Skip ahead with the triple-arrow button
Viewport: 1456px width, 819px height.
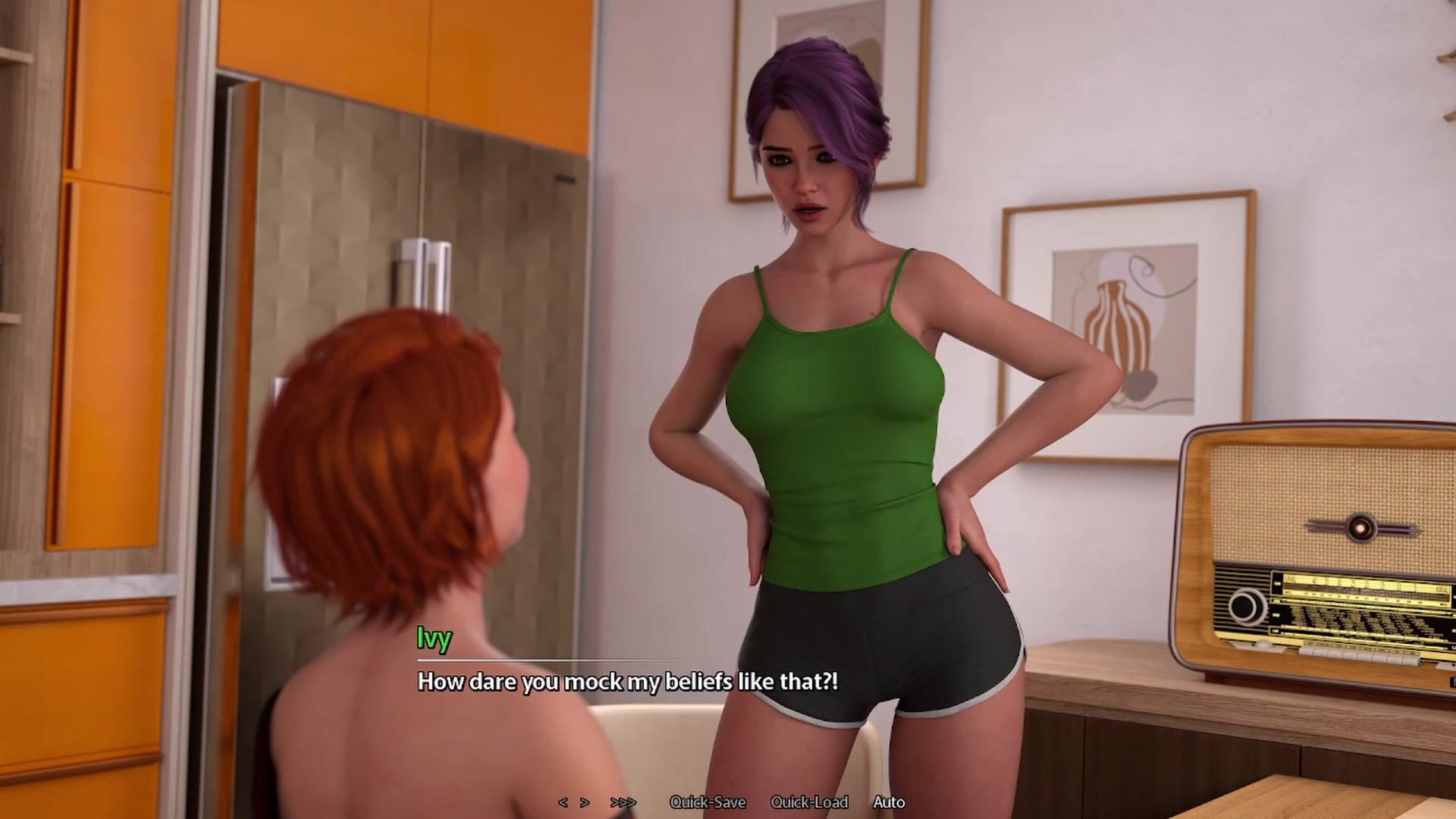pos(623,802)
